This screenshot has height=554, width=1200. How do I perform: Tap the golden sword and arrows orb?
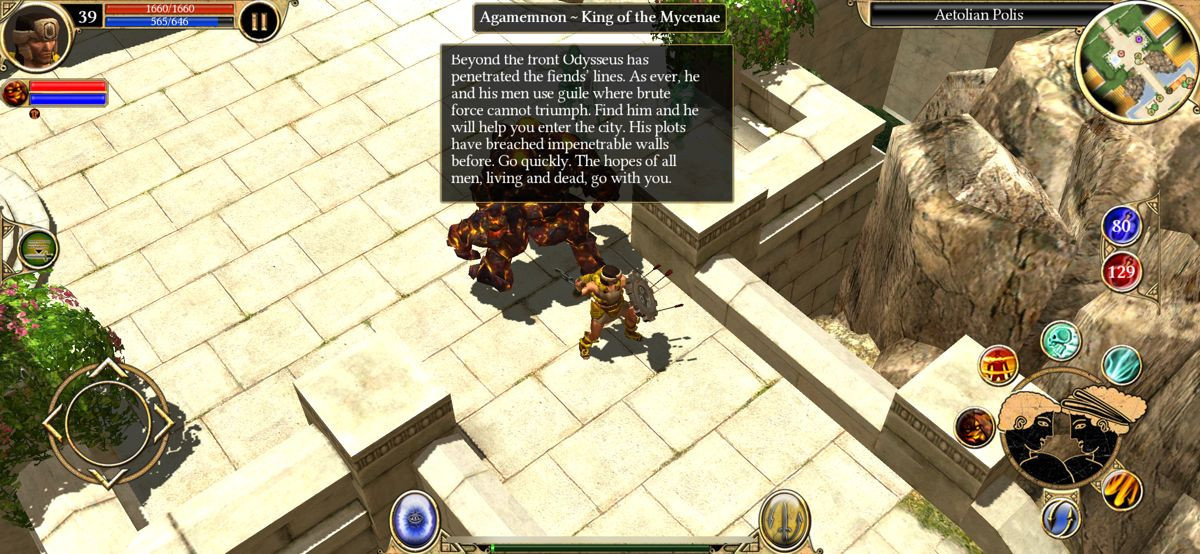(x=783, y=519)
